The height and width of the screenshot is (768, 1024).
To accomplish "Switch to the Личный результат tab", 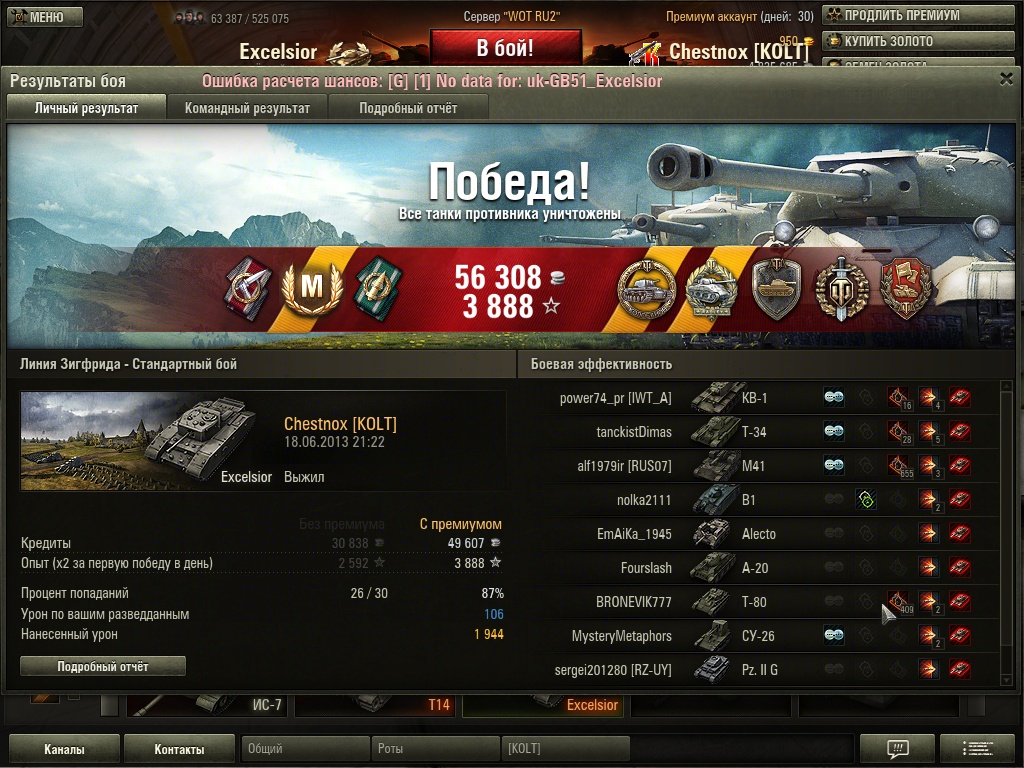I will (86, 108).
